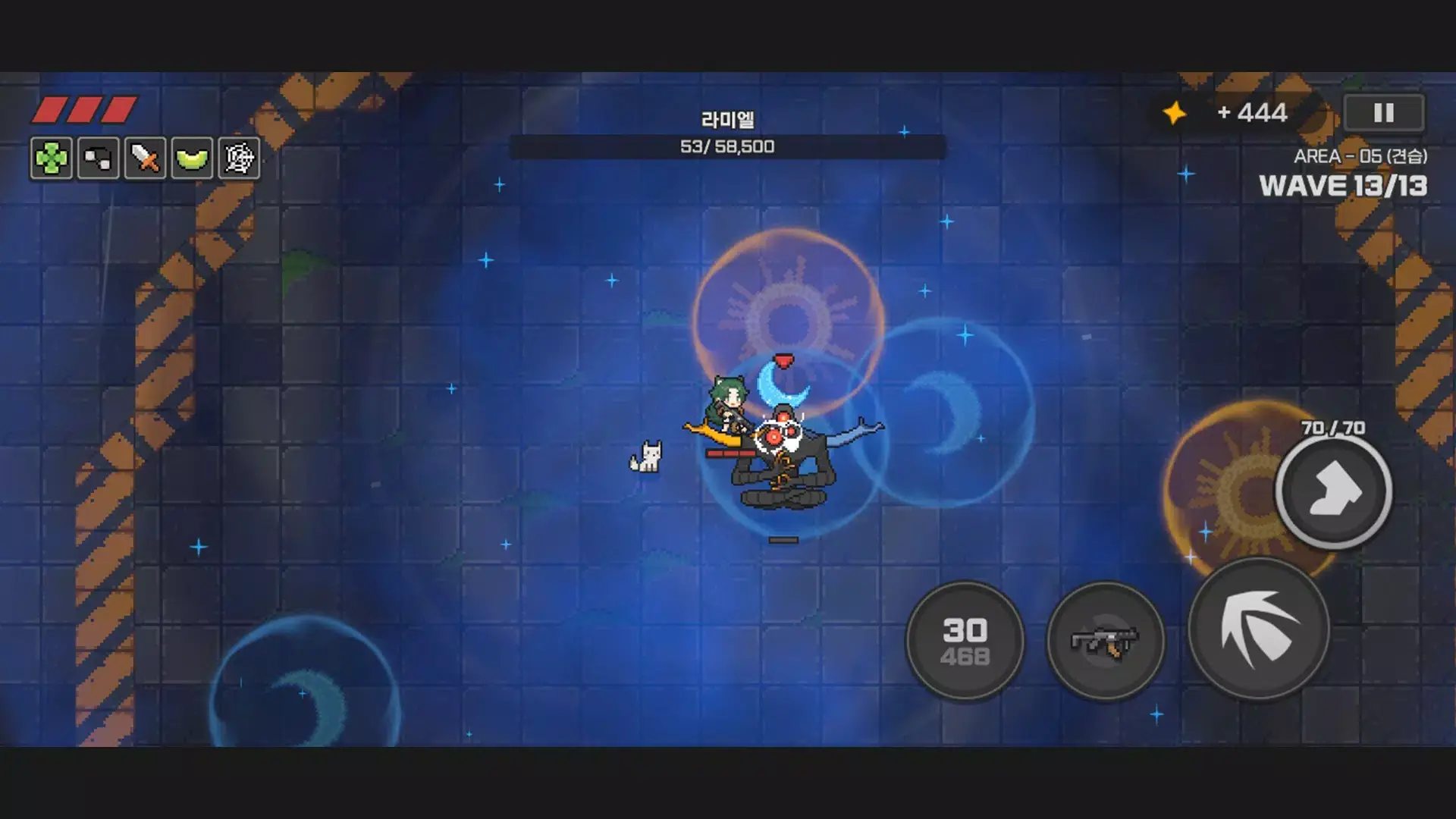Tap the first red health pip
Viewport: 1456px width, 819px height.
(x=51, y=108)
